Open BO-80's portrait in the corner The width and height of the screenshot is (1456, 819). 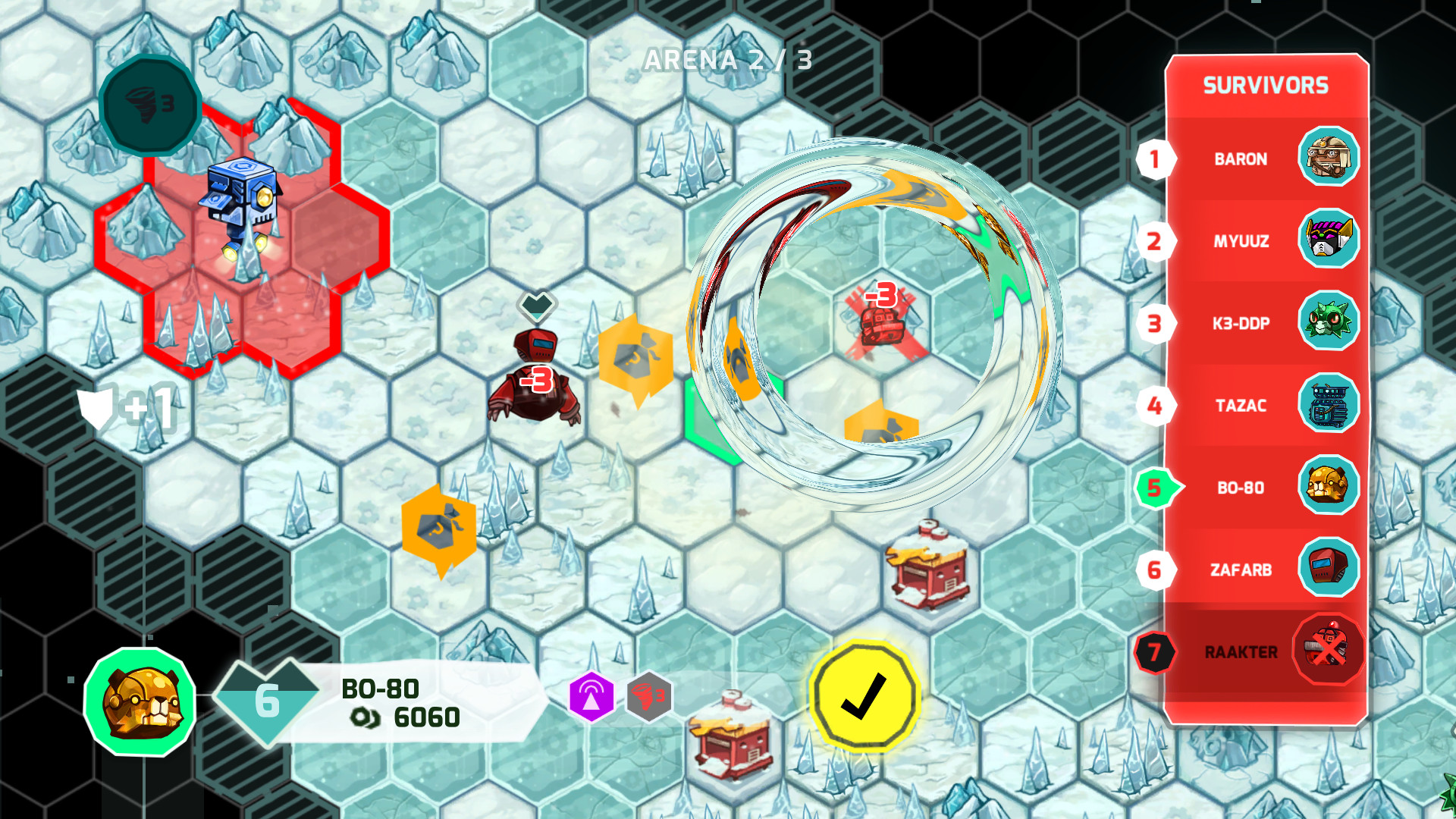click(x=139, y=704)
